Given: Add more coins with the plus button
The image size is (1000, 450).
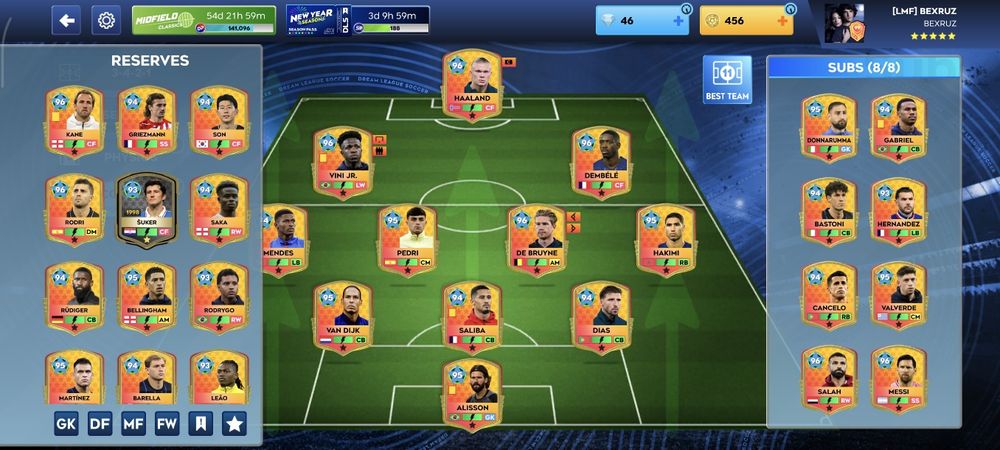Looking at the screenshot, I should tap(783, 21).
